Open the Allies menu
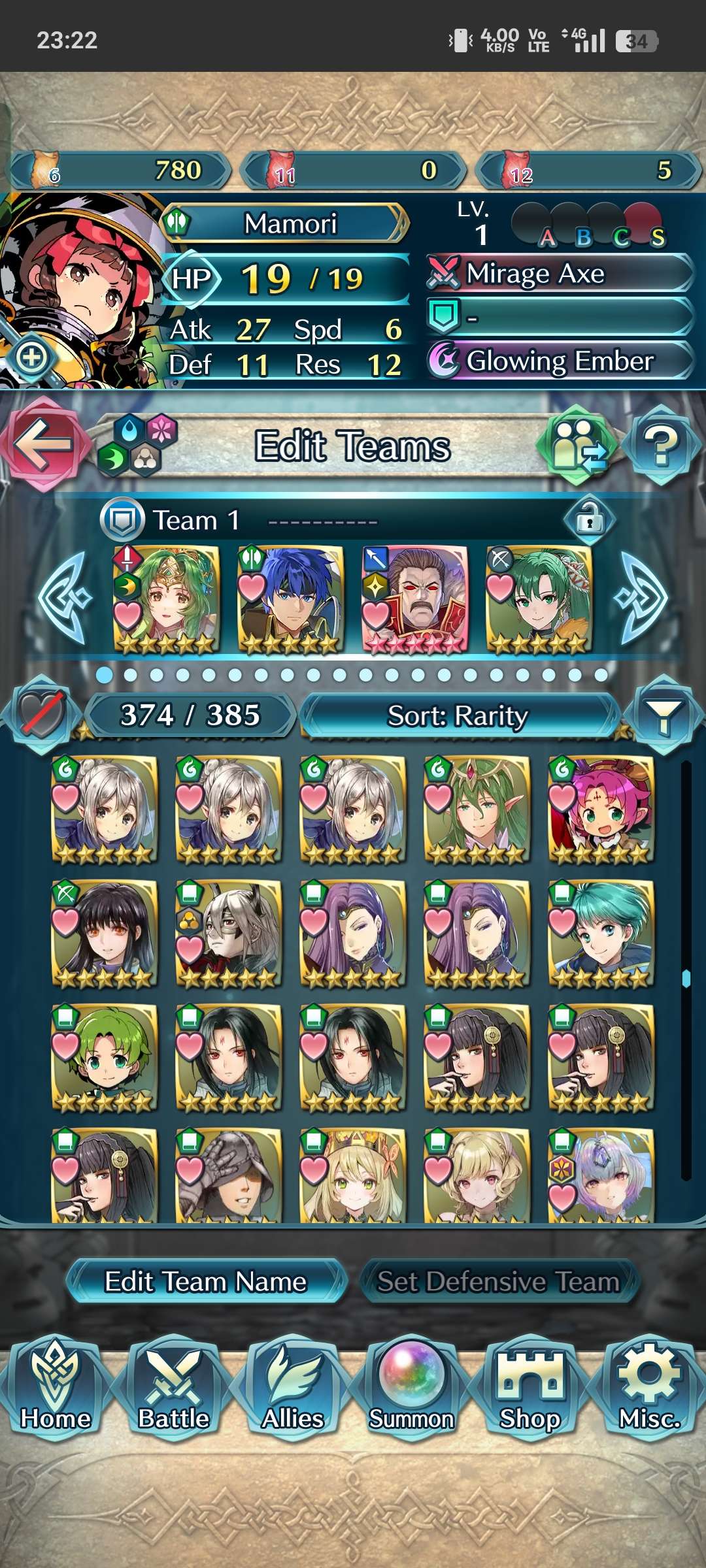 293,1388
